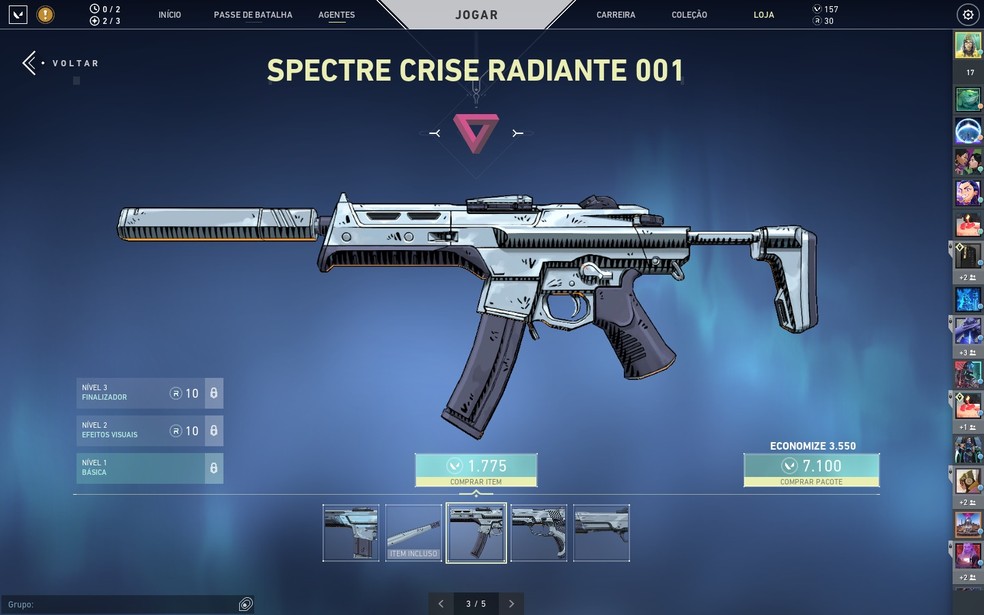984x615 pixels.
Task: Open the orange alert notification icon
Action: 45,14
